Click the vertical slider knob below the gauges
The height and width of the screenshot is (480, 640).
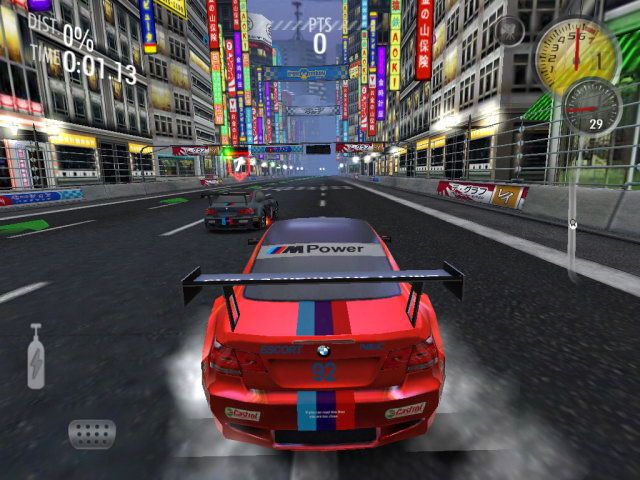(x=573, y=223)
